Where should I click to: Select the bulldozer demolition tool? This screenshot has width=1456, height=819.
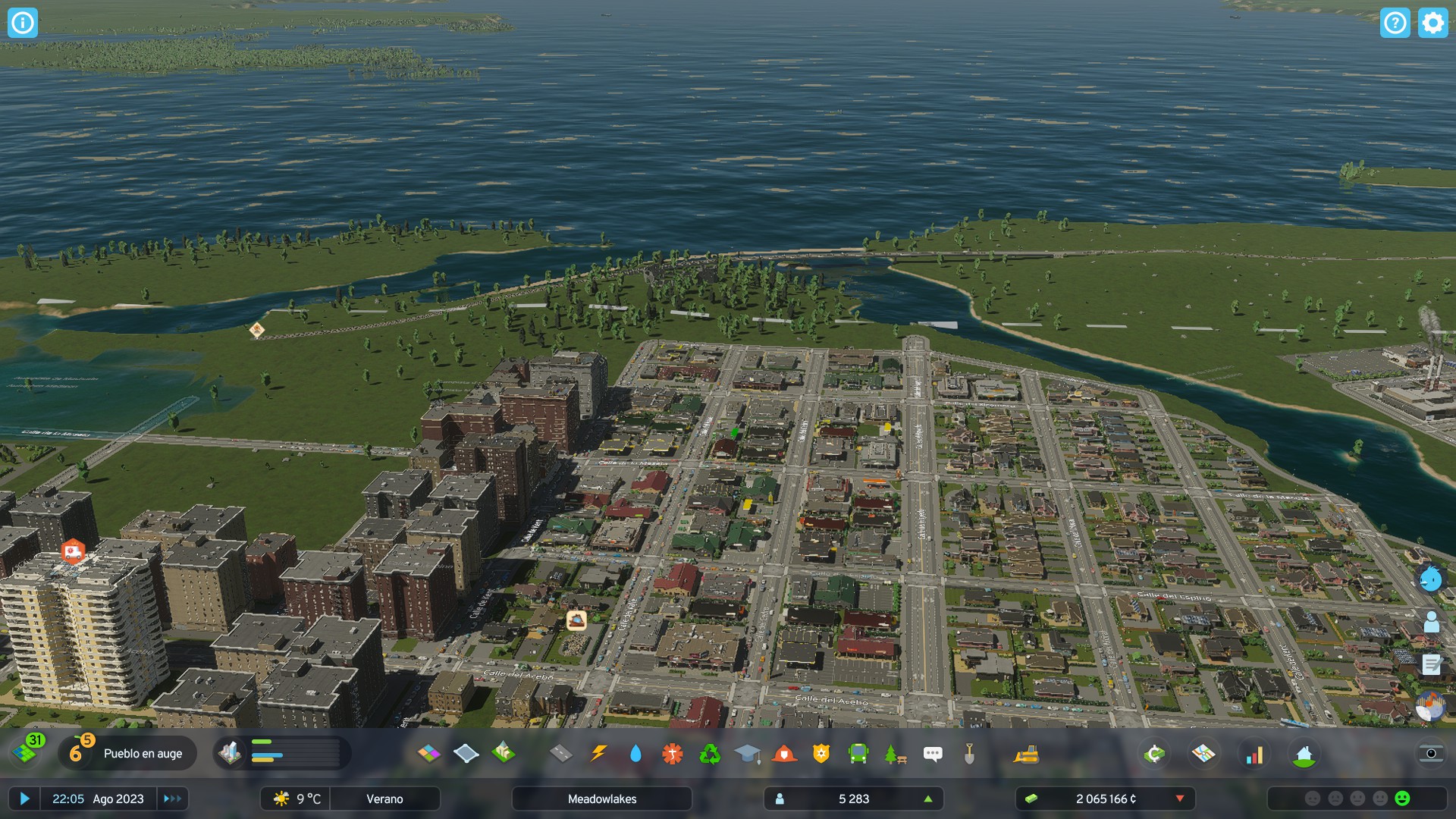1024,755
